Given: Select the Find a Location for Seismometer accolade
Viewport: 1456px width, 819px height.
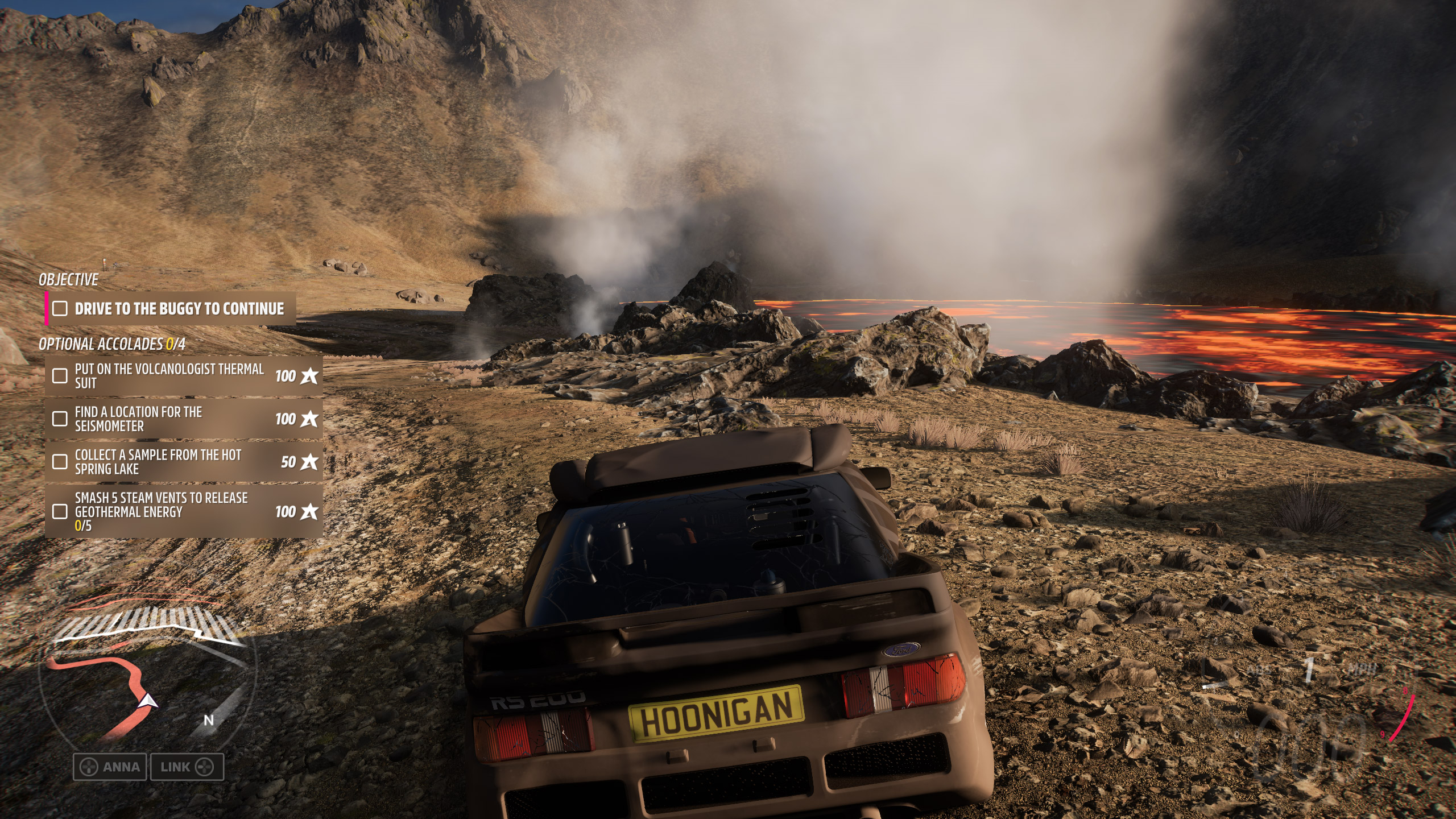Looking at the screenshot, I should coord(183,419).
